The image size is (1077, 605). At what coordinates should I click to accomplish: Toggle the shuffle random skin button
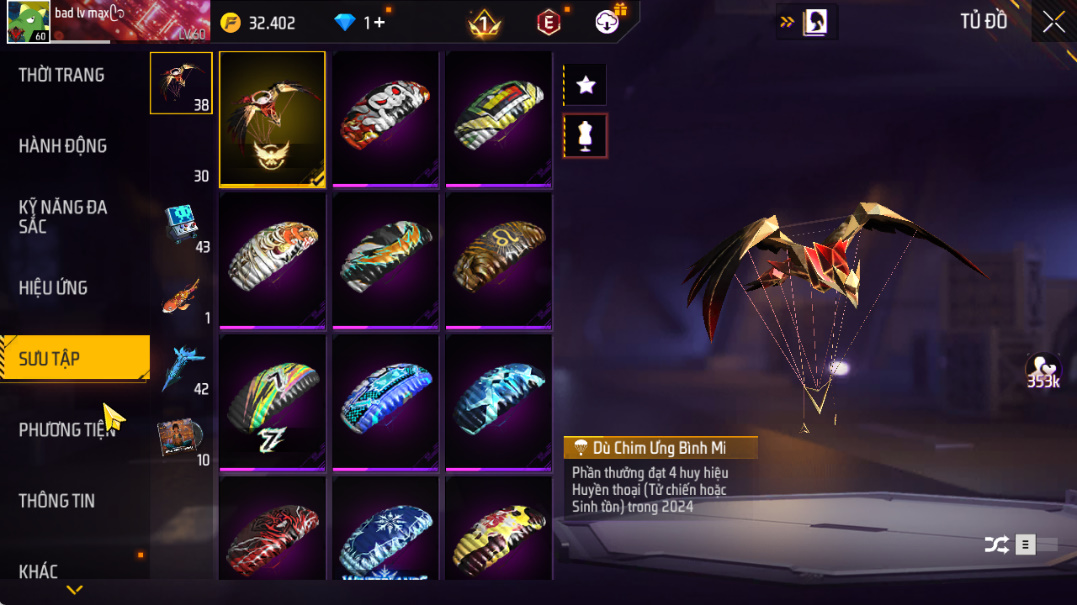996,545
